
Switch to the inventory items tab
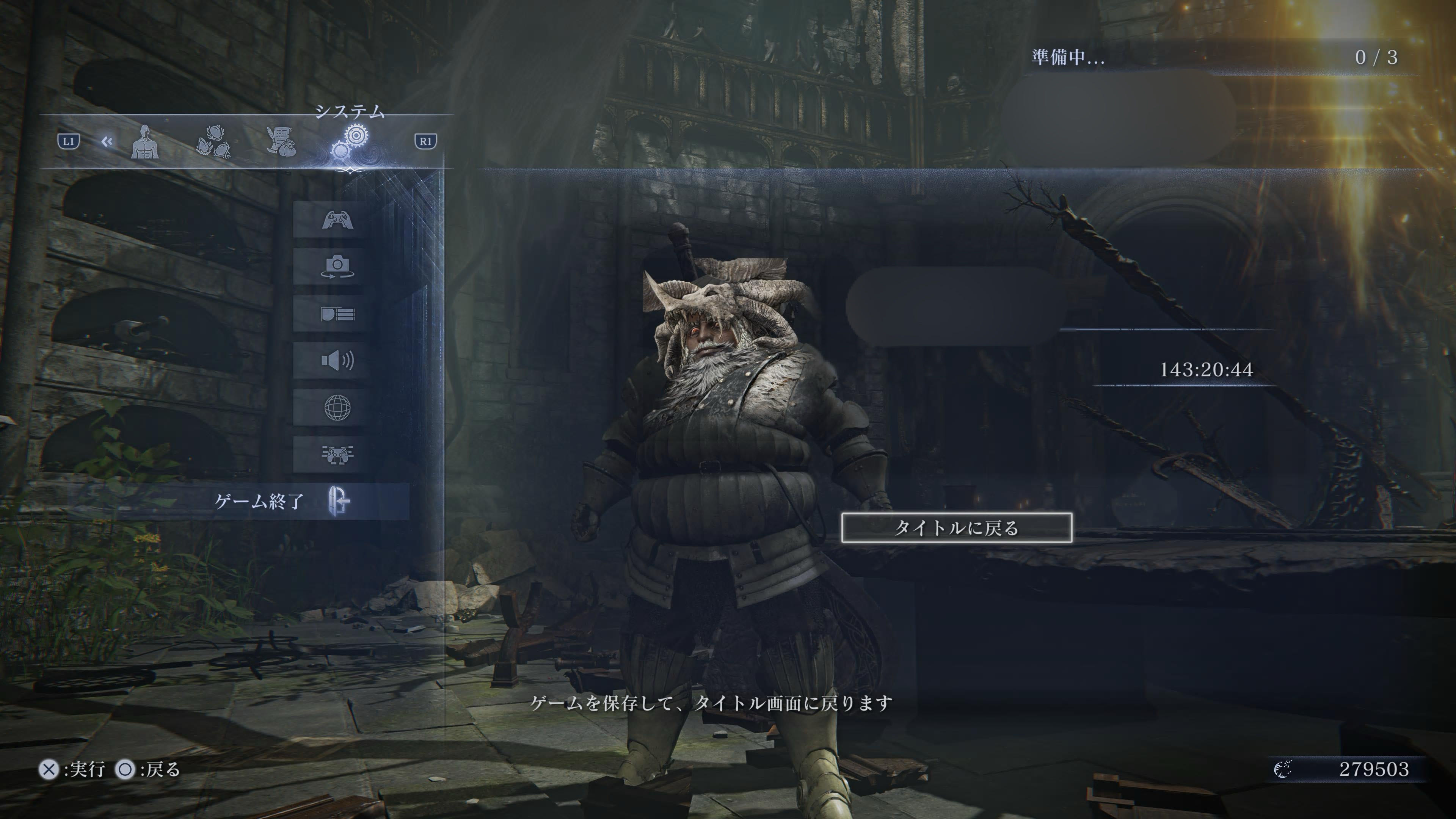tap(213, 142)
